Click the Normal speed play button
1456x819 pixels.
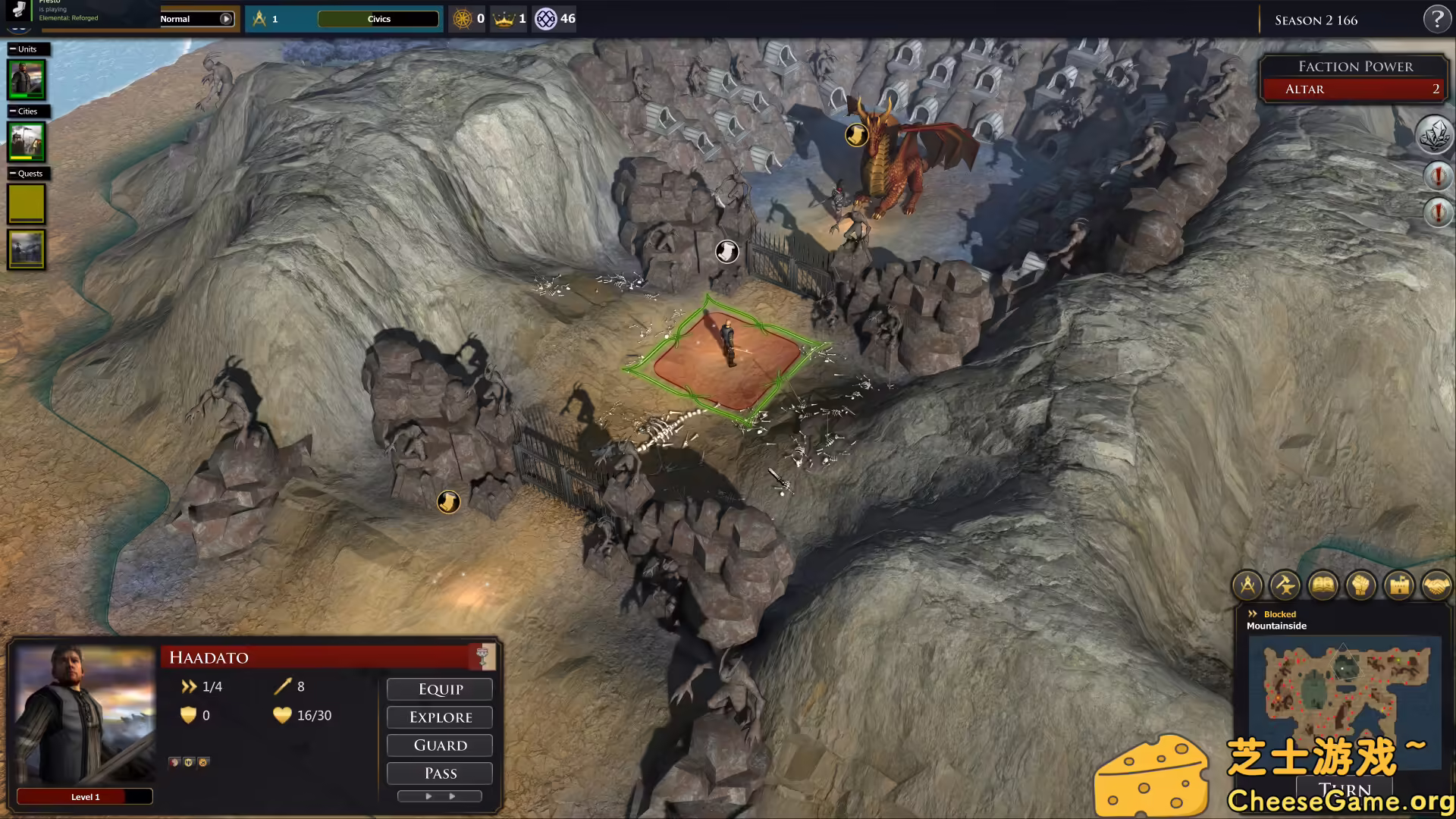tap(226, 19)
